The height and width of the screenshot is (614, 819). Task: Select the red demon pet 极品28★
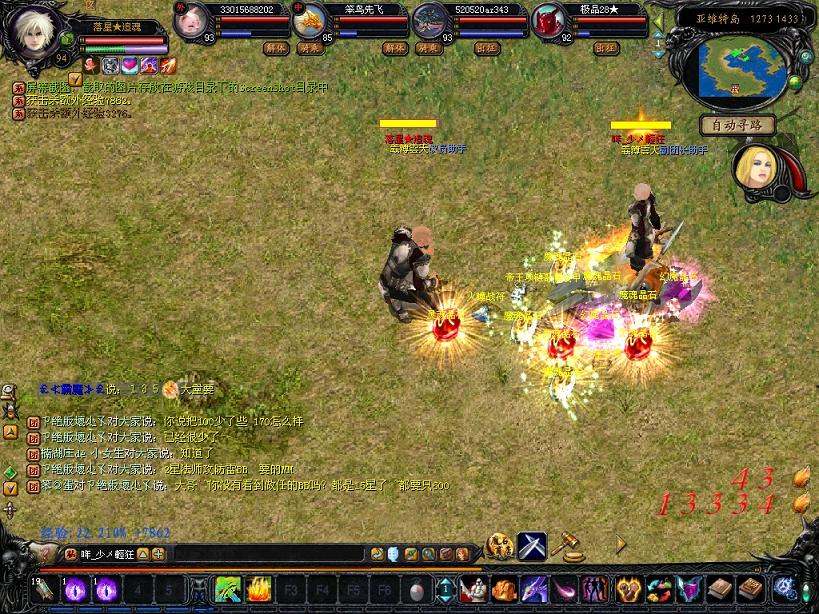click(x=550, y=21)
